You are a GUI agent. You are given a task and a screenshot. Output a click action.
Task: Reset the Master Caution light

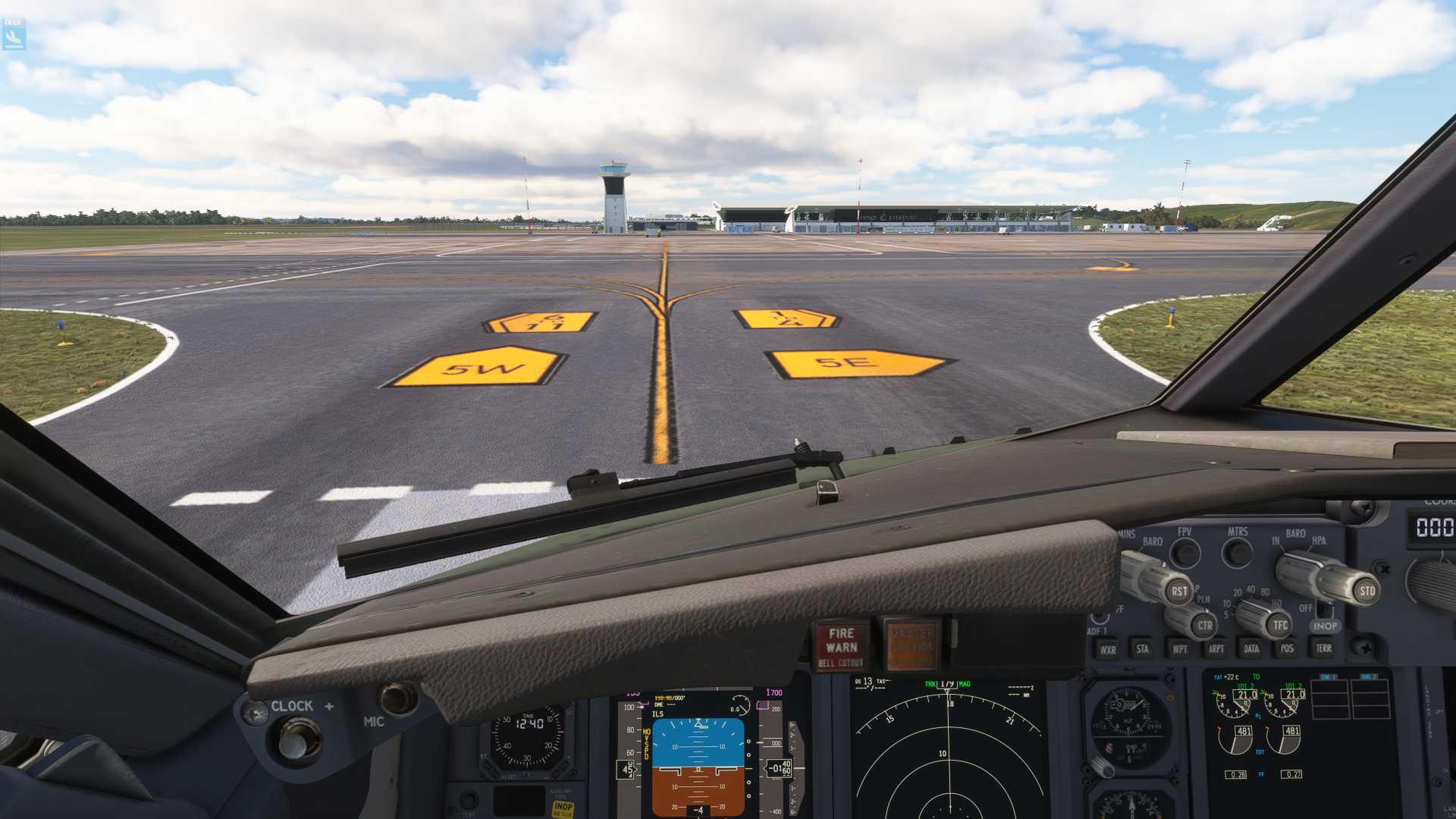912,647
